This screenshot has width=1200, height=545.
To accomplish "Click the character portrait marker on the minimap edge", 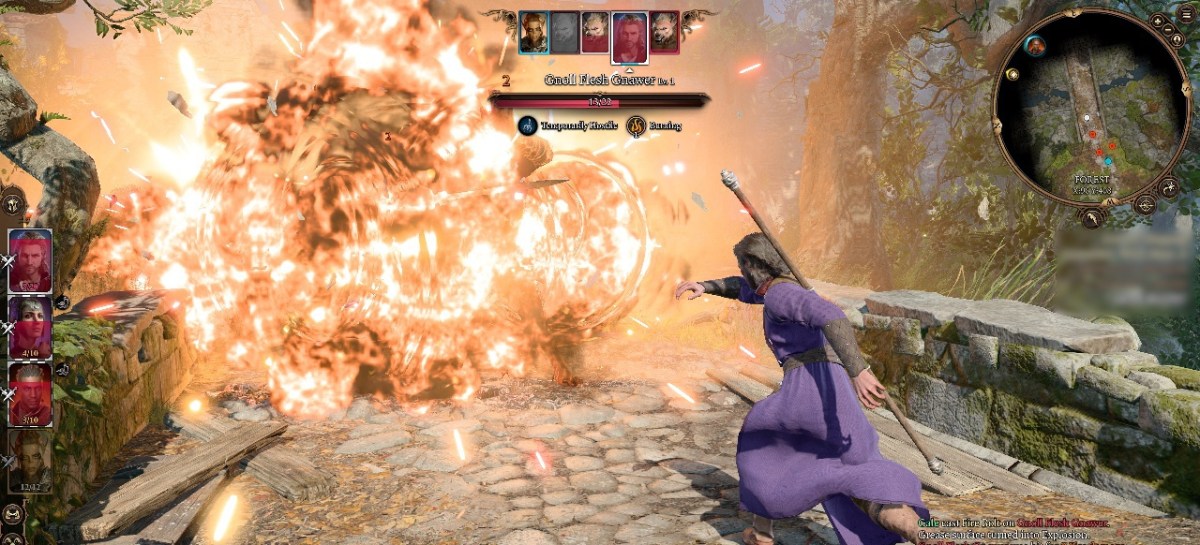I will click(x=1034, y=45).
